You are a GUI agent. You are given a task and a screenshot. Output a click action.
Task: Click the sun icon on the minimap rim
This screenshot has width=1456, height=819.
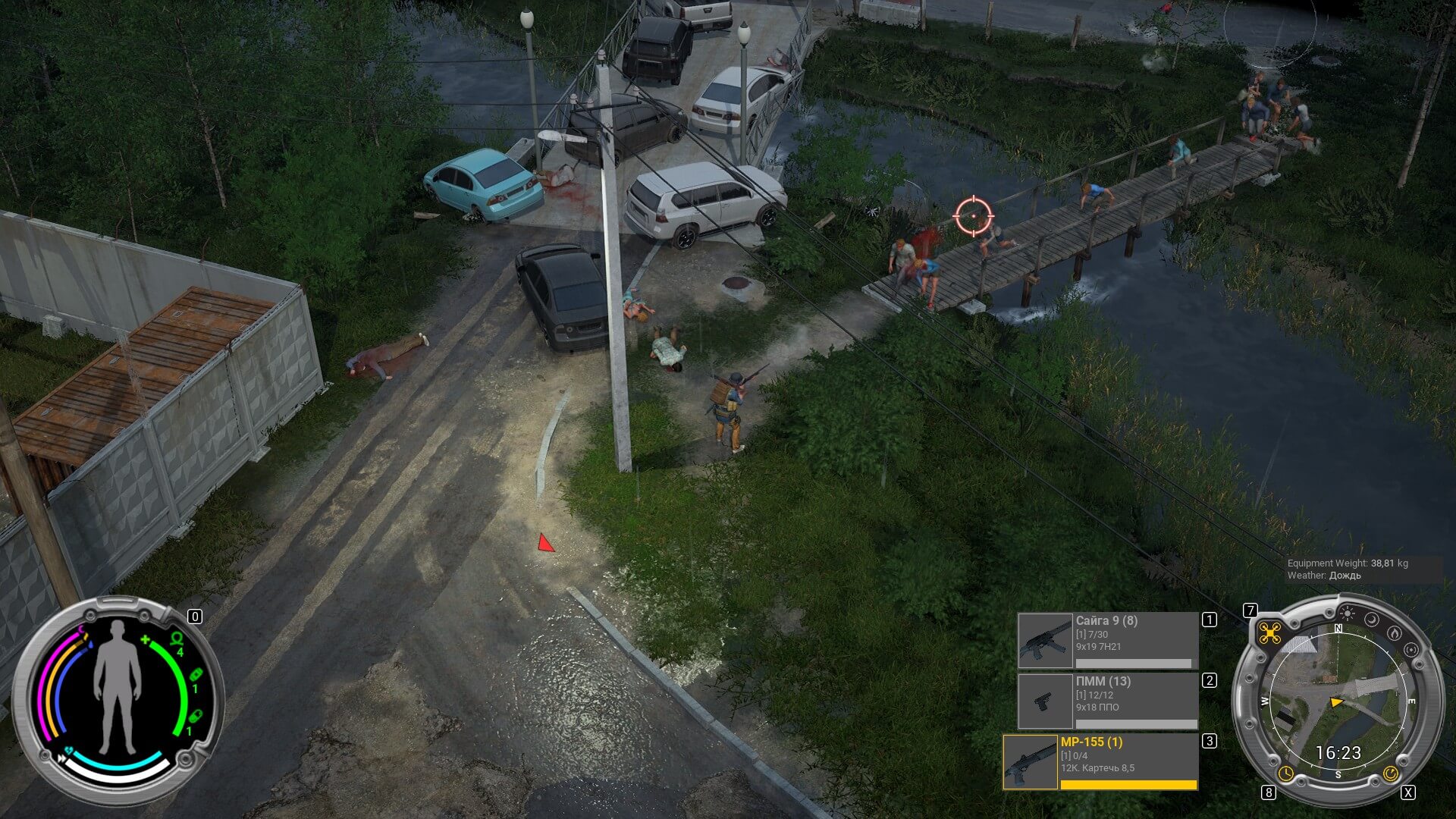(1347, 613)
